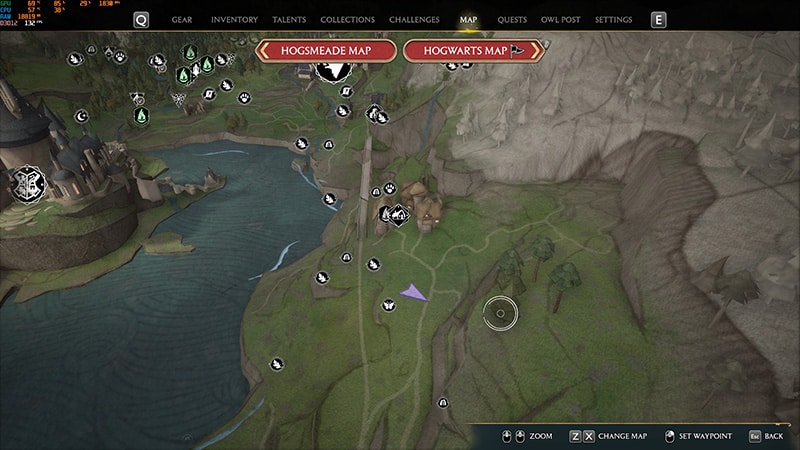800x450 pixels.
Task: Open the Quests tab
Action: (x=512, y=20)
